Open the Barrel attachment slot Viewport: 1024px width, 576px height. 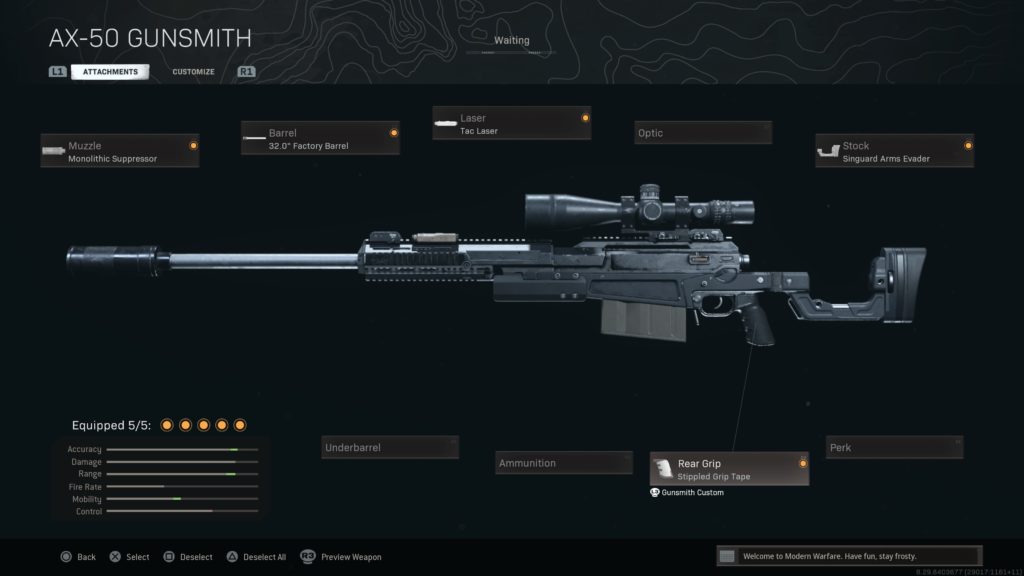[320, 138]
